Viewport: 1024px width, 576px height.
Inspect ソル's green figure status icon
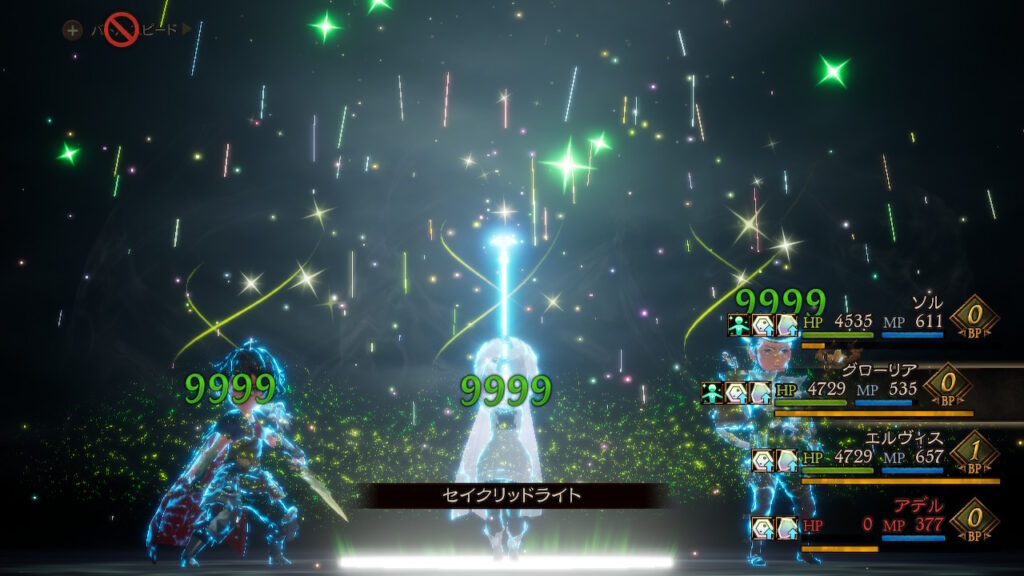pos(739,324)
